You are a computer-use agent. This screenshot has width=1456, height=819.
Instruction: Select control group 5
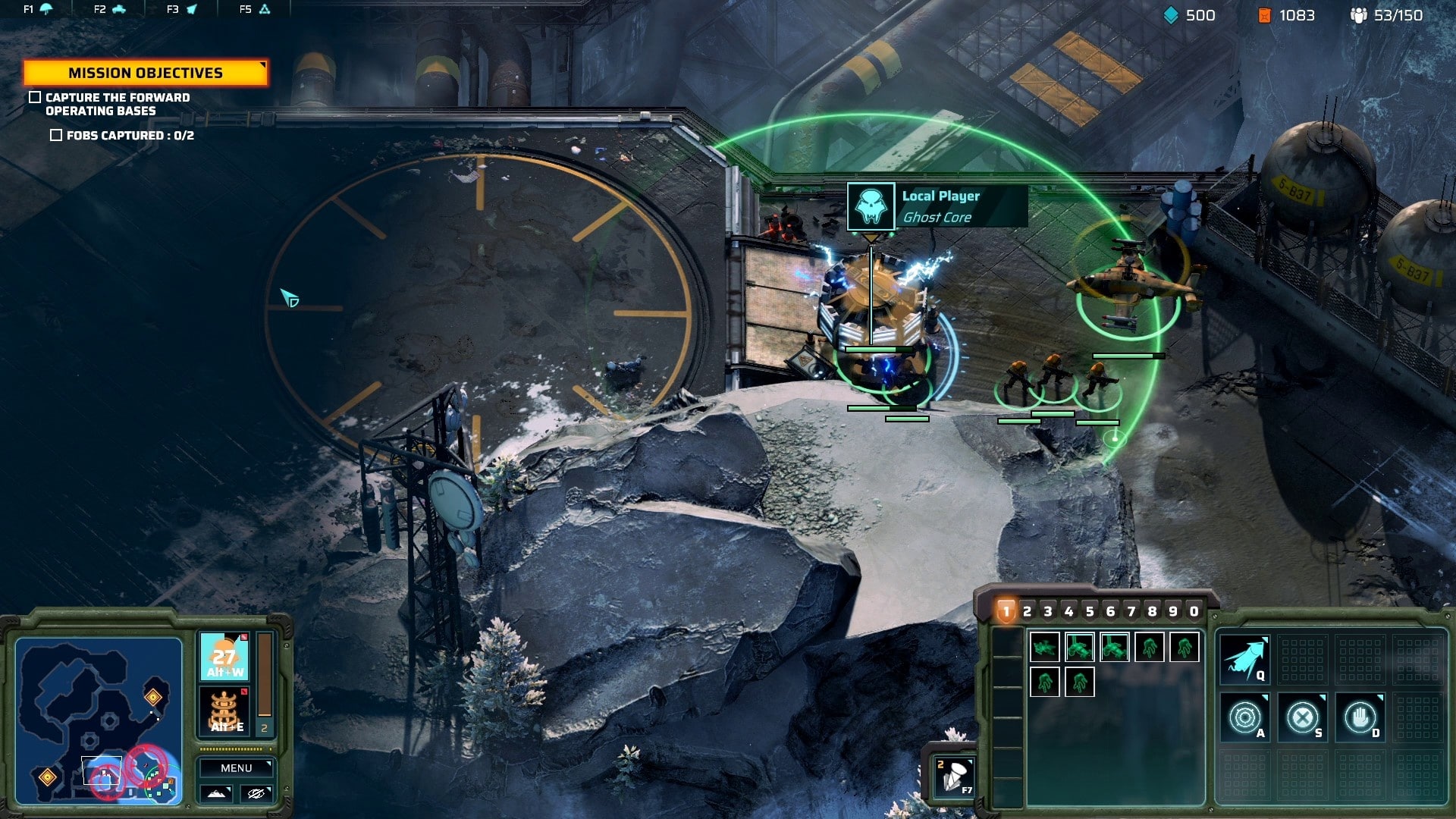click(x=1090, y=611)
